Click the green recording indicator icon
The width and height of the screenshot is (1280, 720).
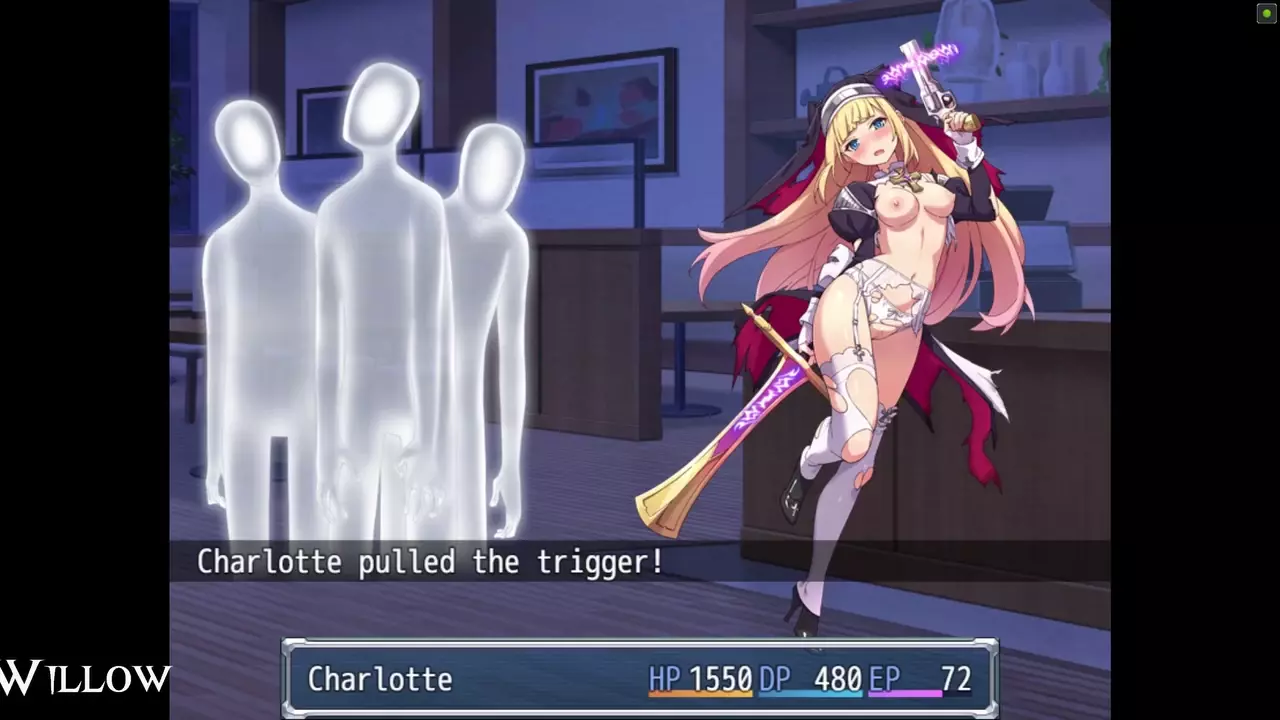(1266, 13)
